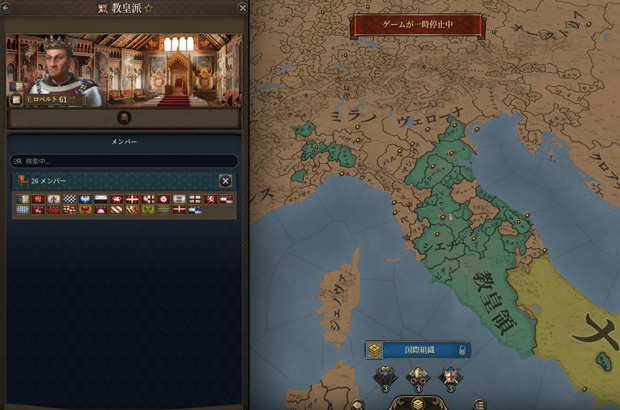Close the 教皇派 panel

243,8
